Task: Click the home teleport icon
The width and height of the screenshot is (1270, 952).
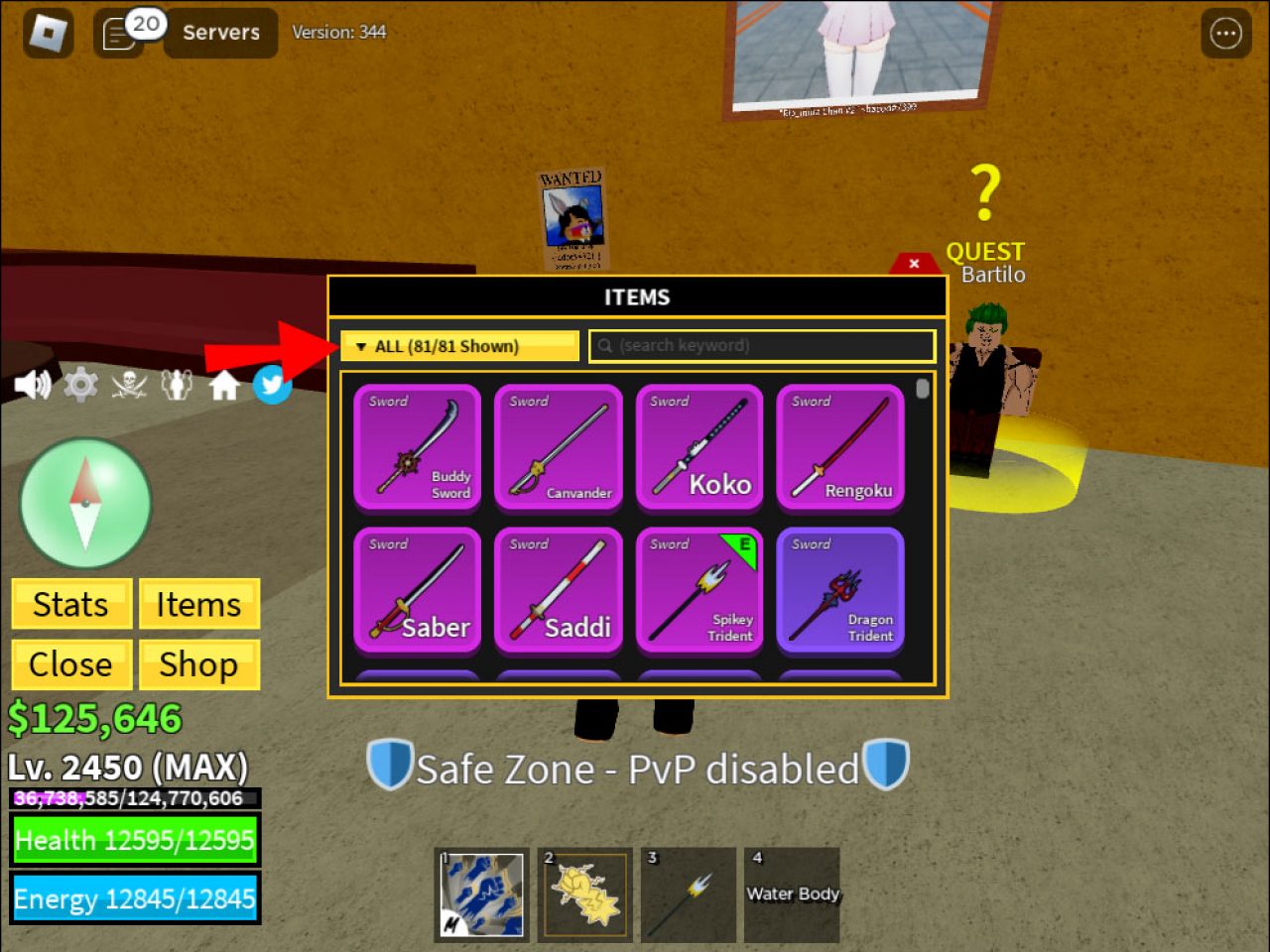Action: 224,385
